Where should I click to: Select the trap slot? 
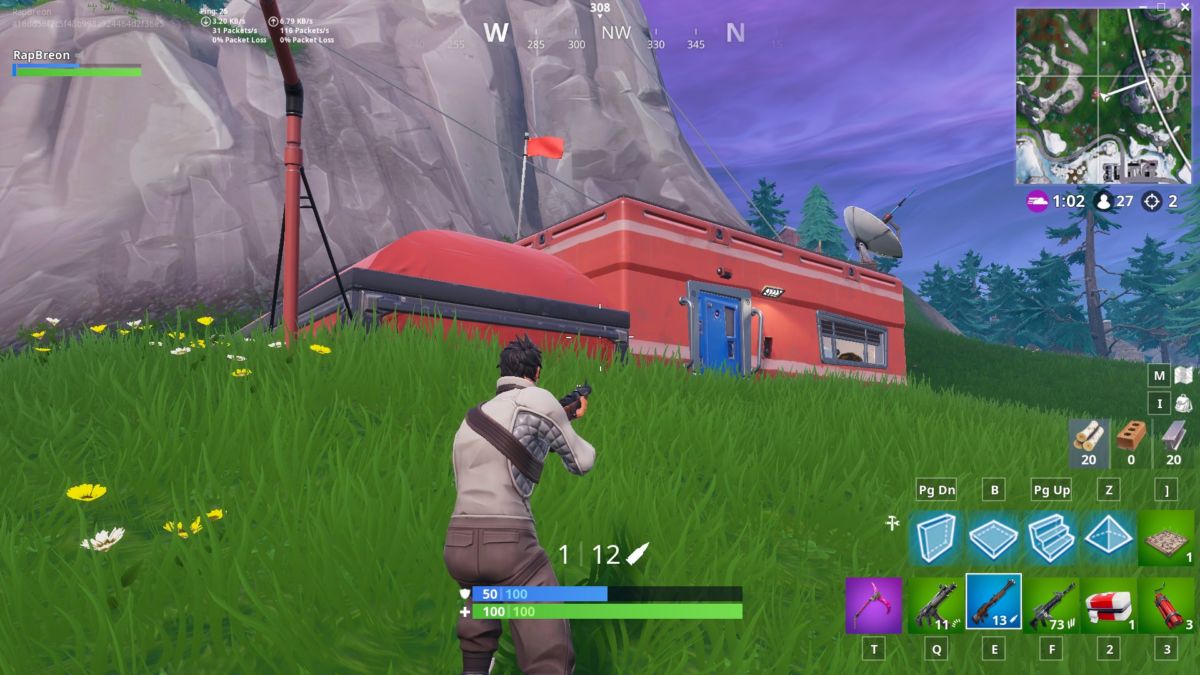[x=1166, y=538]
